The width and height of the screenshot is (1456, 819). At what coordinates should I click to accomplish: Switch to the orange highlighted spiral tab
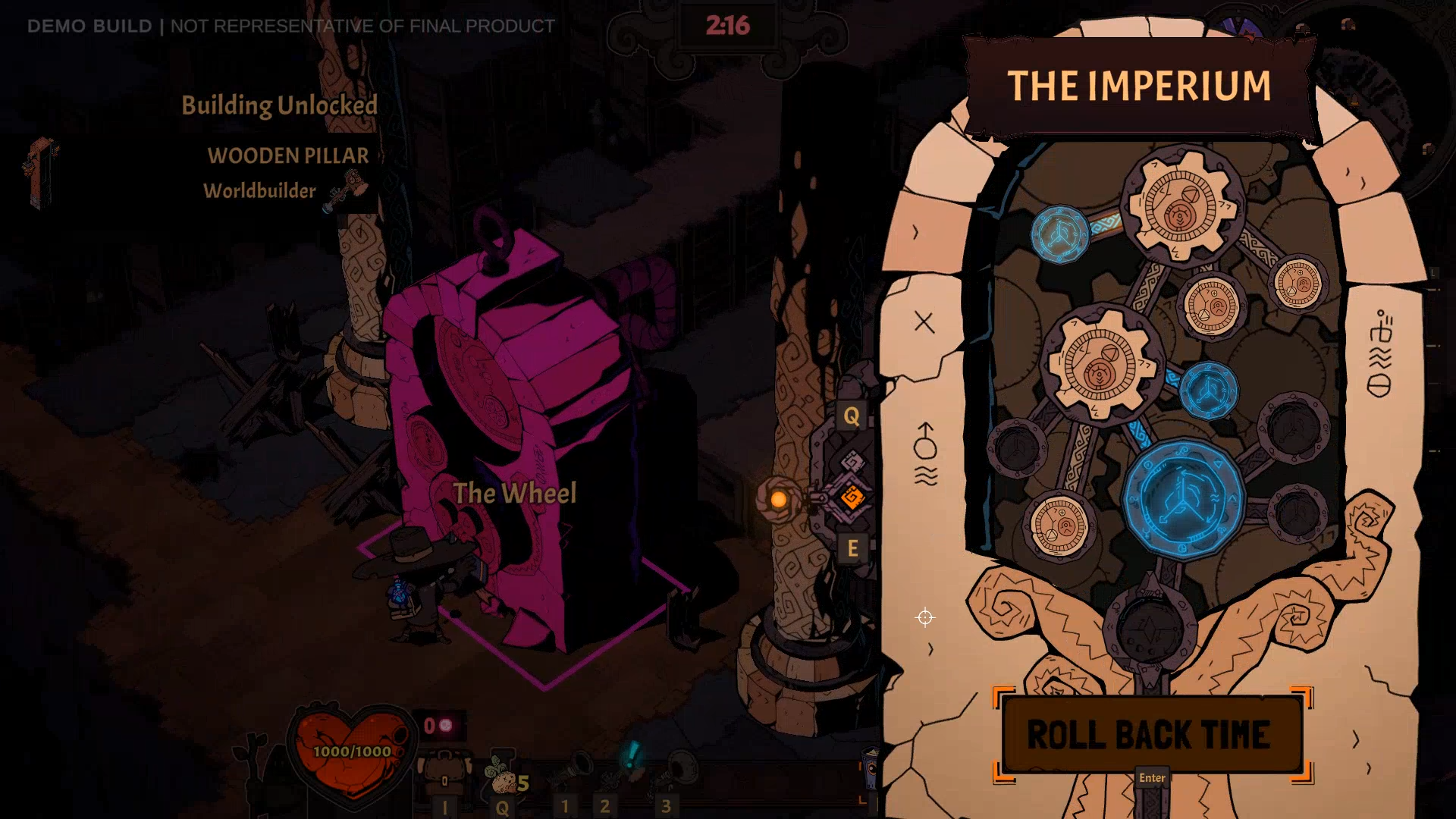click(852, 497)
